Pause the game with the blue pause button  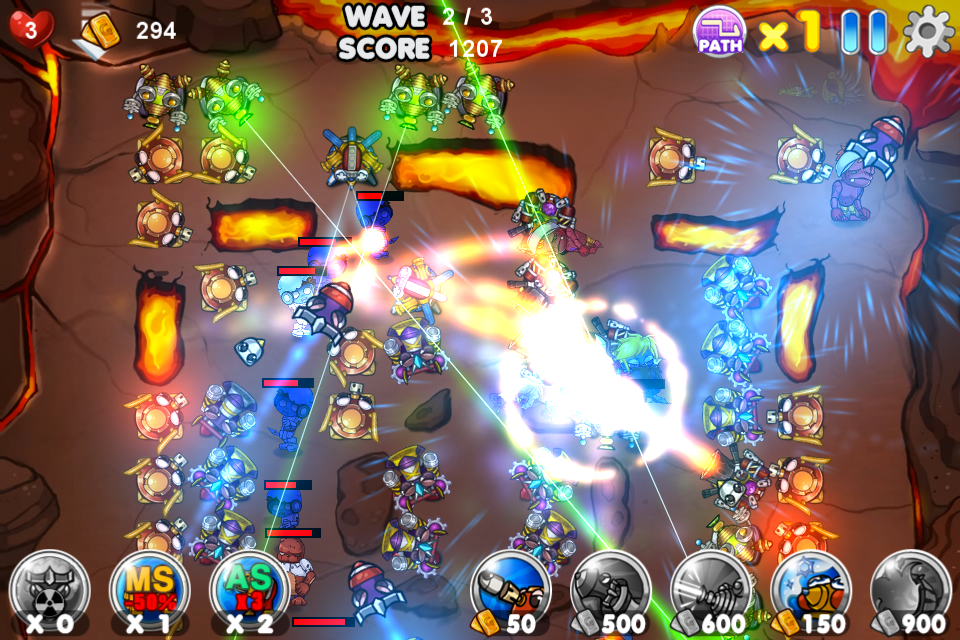pos(863,32)
